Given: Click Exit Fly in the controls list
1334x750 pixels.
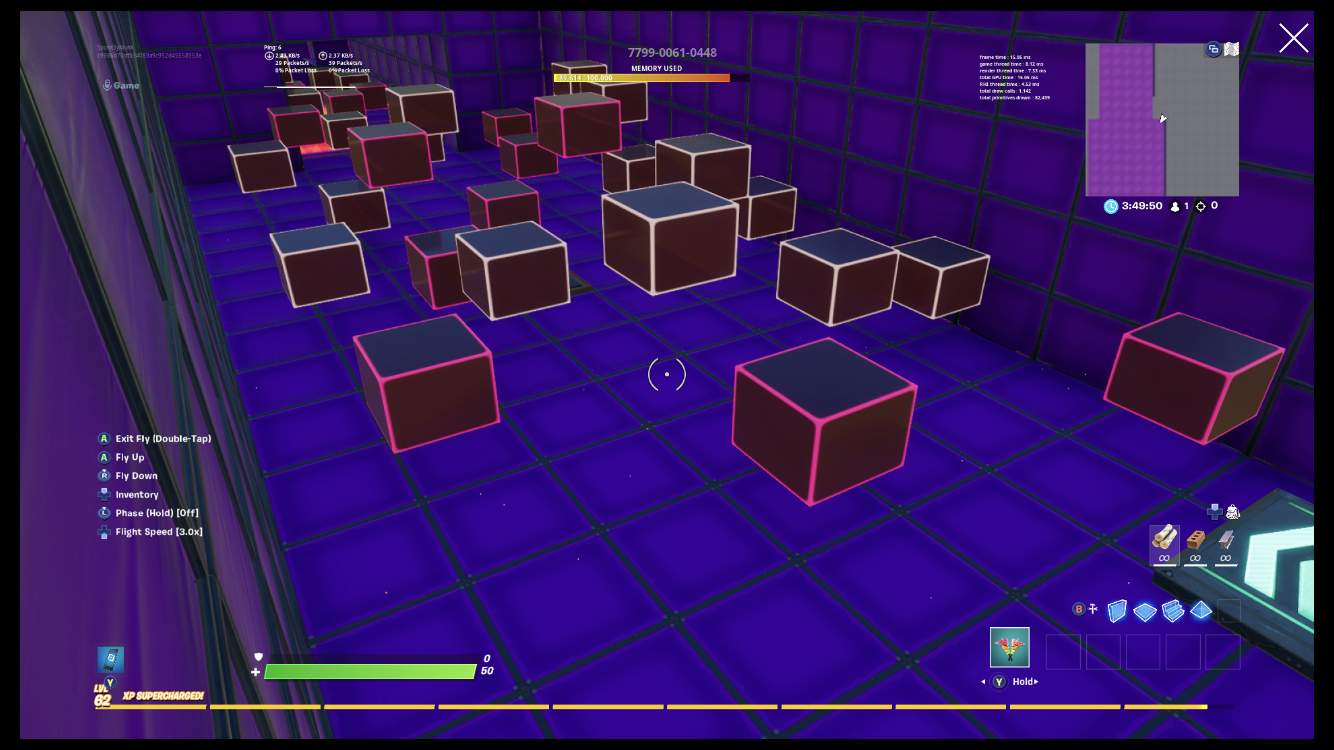Looking at the screenshot, I should coord(158,438).
